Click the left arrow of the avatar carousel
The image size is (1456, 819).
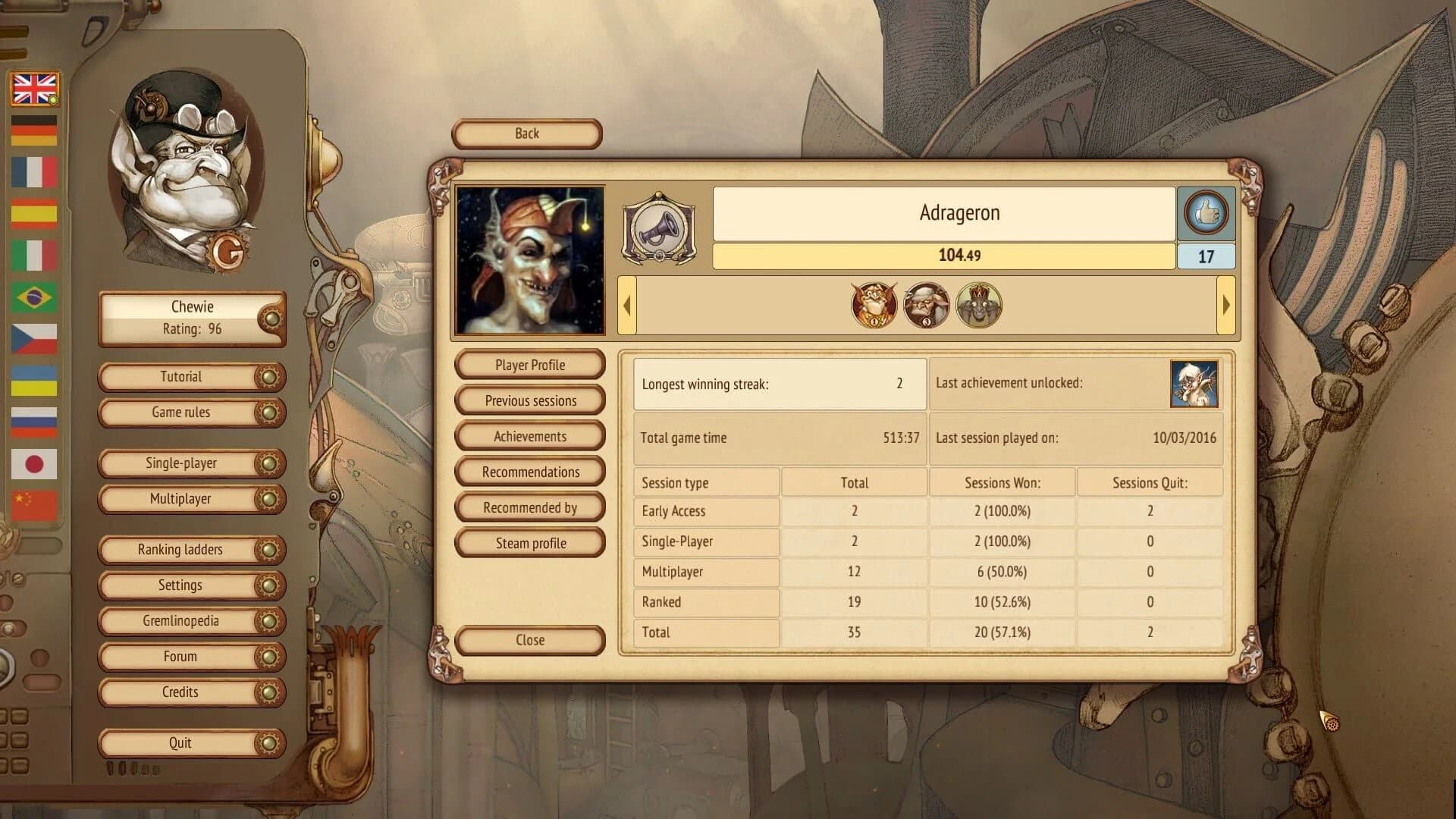626,305
